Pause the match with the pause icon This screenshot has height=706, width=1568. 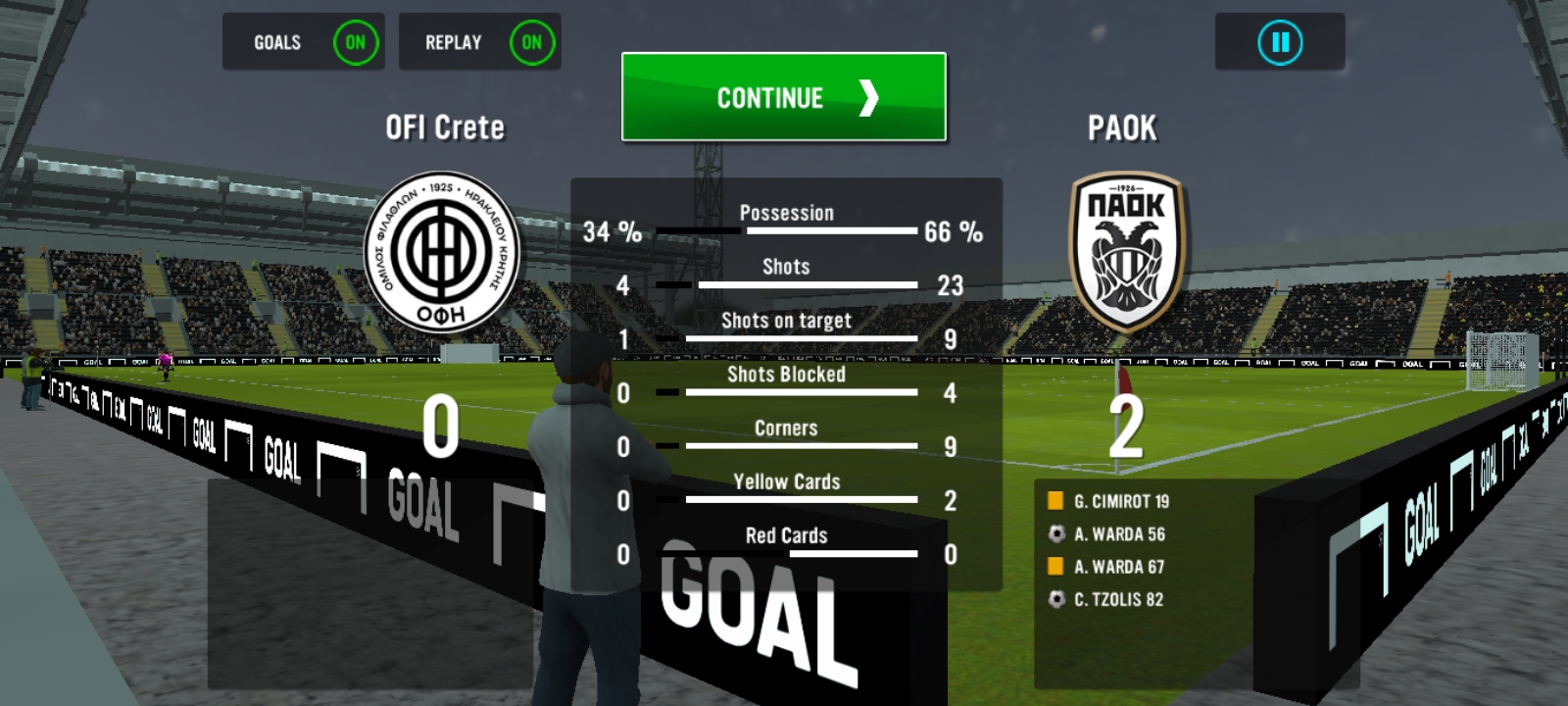click(1280, 42)
